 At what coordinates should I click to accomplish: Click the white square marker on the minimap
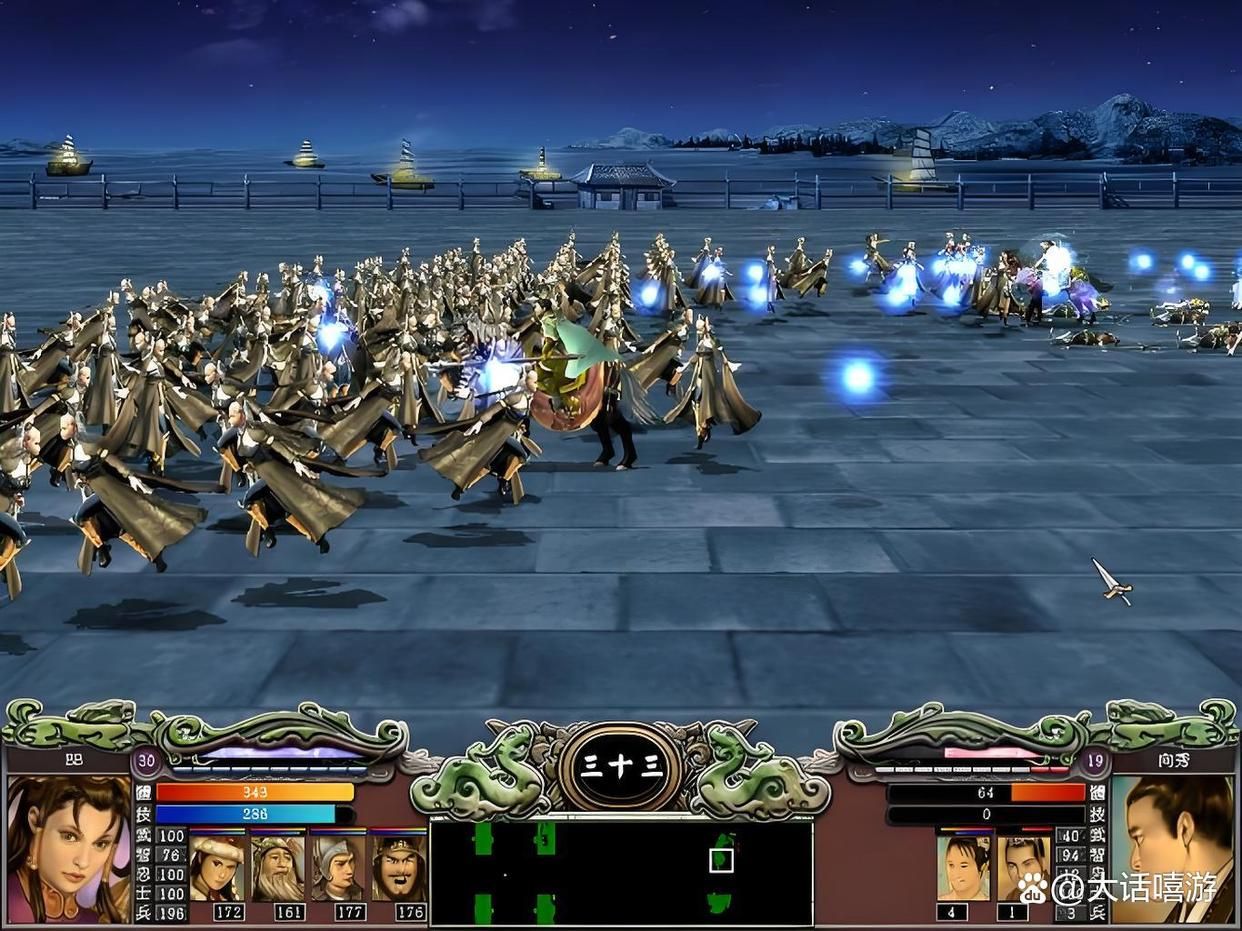point(721,860)
